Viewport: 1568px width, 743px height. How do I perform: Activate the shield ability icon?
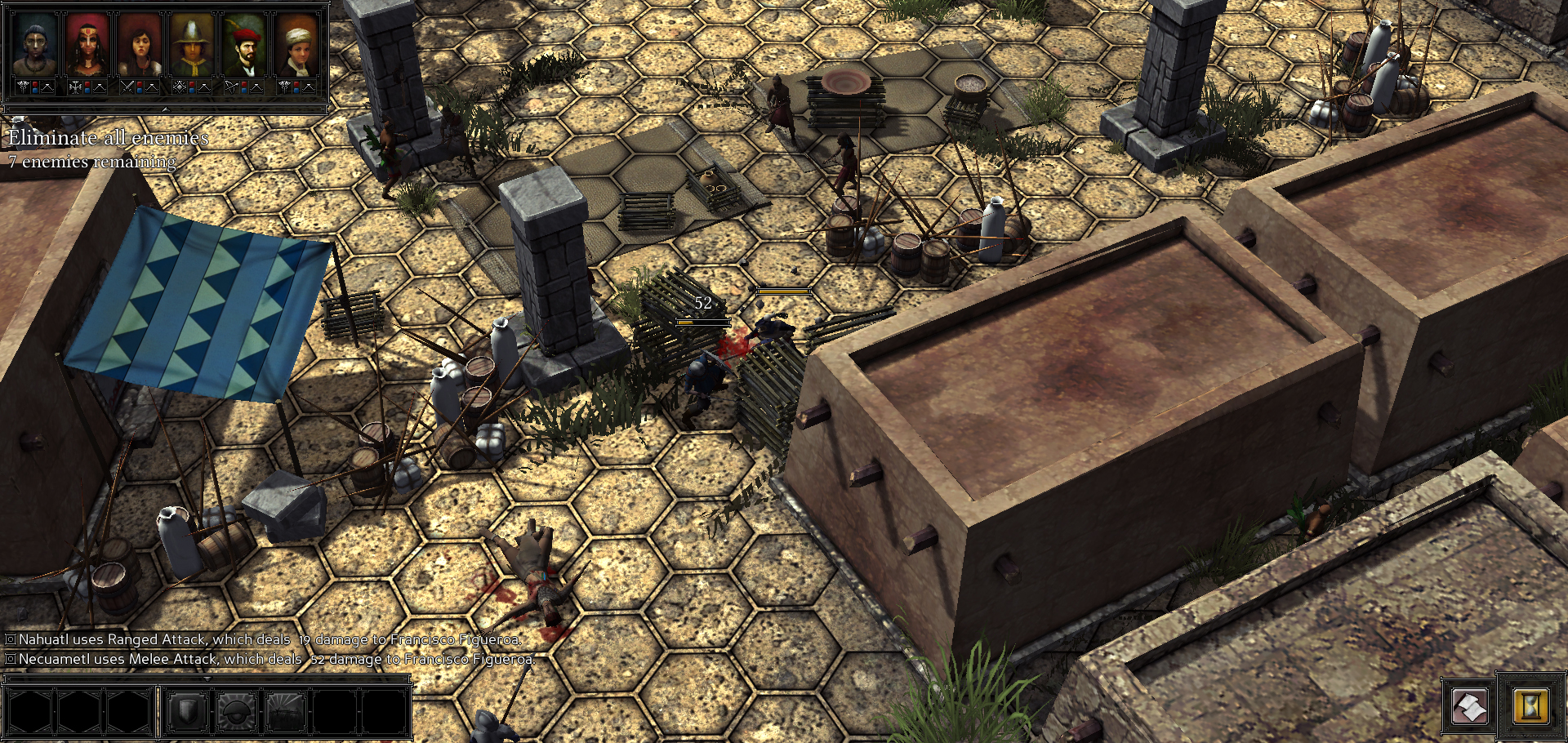click(187, 712)
